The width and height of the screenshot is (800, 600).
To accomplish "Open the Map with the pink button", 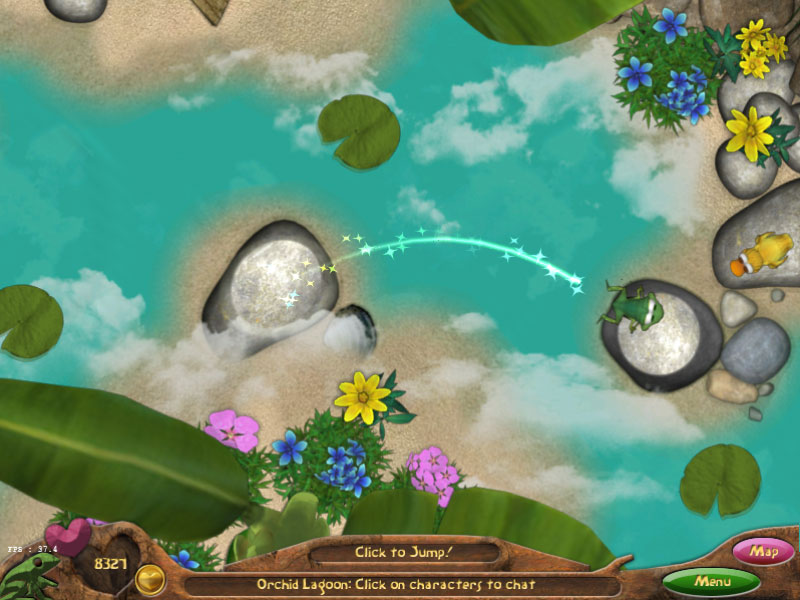I will 764,551.
